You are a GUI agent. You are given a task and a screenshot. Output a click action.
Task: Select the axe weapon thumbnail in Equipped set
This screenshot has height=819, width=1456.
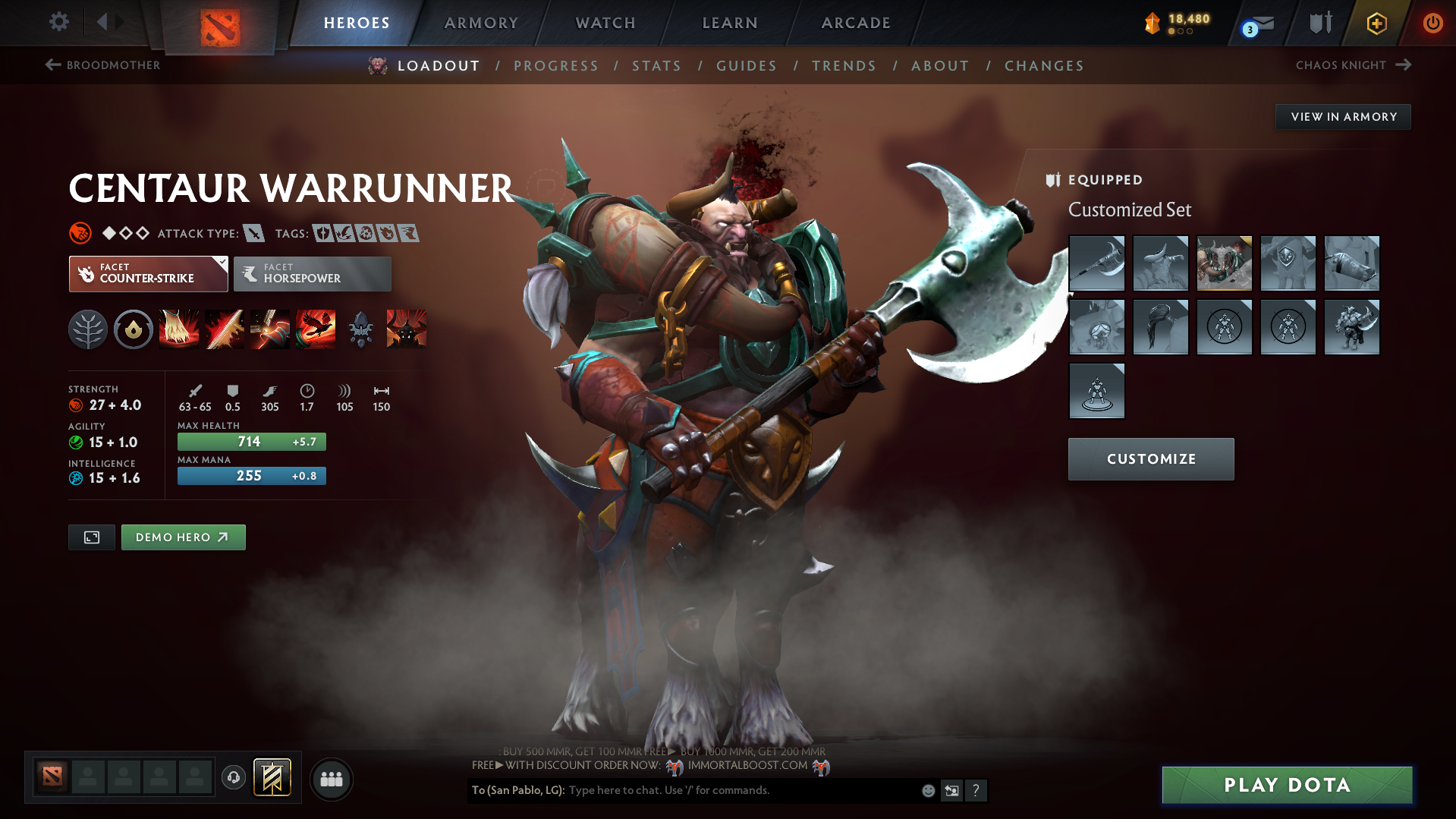(x=1096, y=263)
